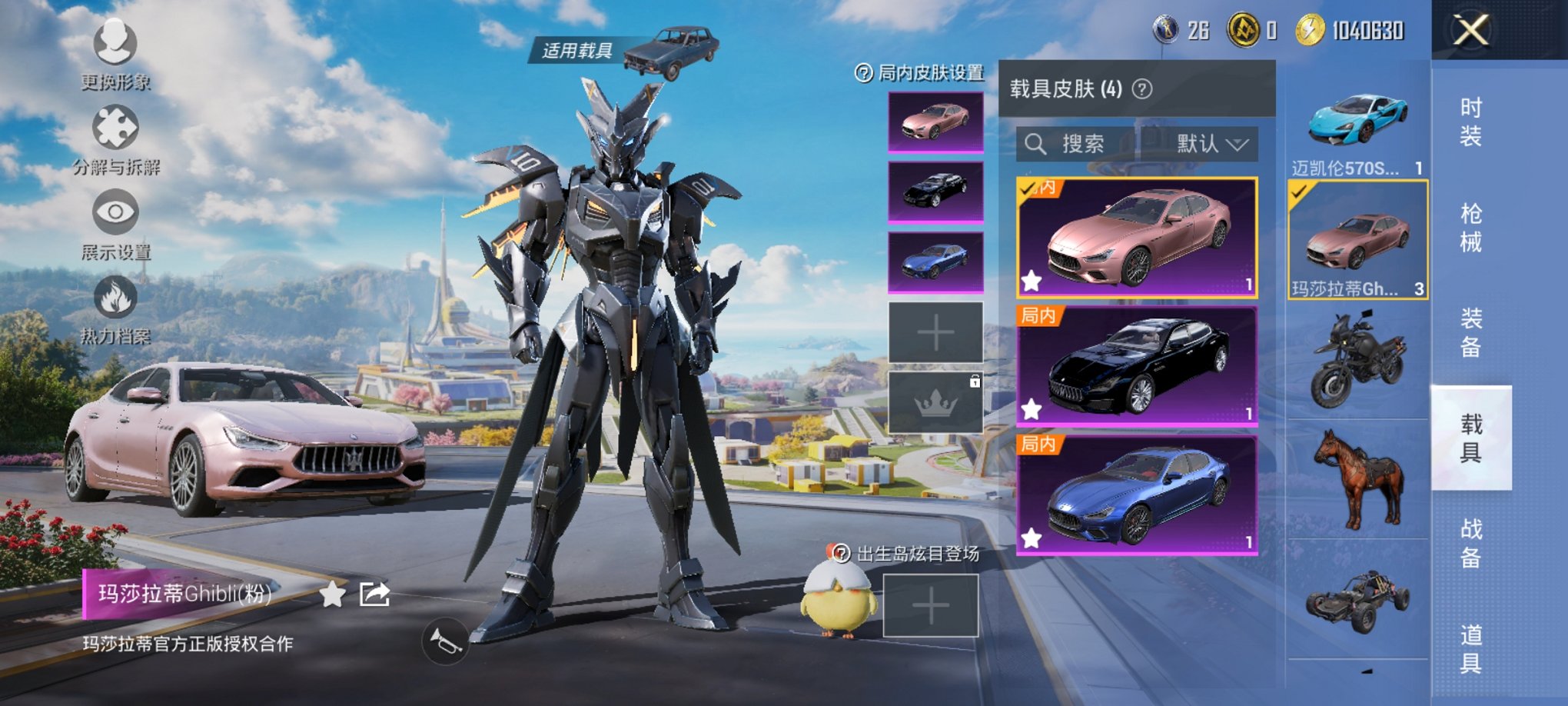The image size is (1568, 706).
Task: Switch to the 装备 equipment tab
Action: click(1470, 333)
